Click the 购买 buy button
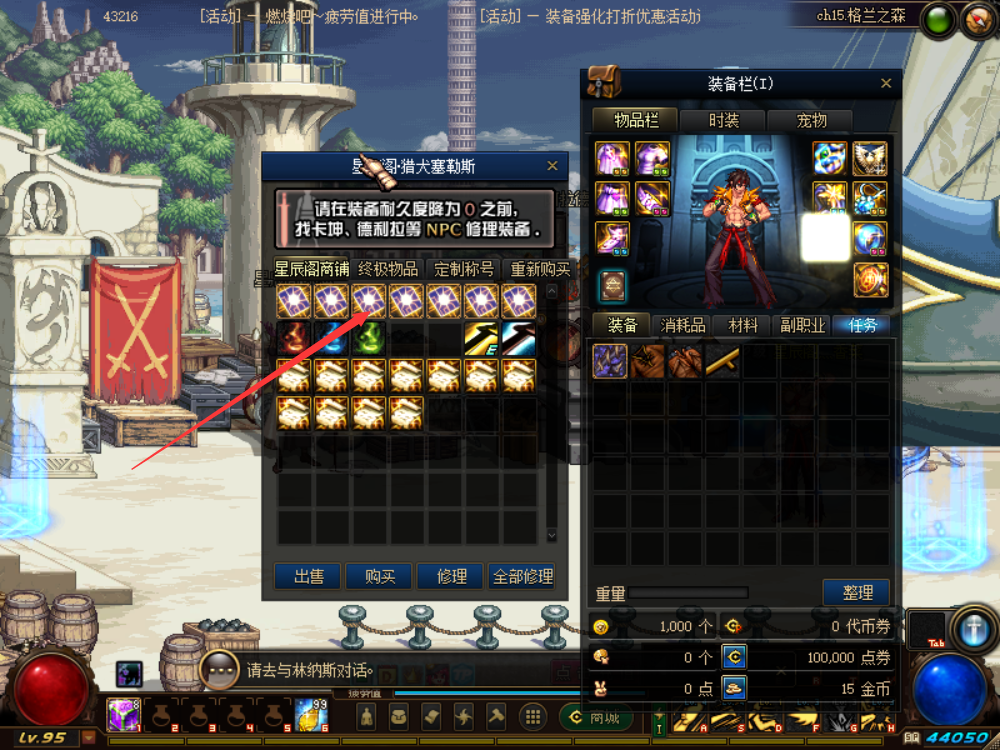The width and height of the screenshot is (1000, 750). tap(380, 577)
